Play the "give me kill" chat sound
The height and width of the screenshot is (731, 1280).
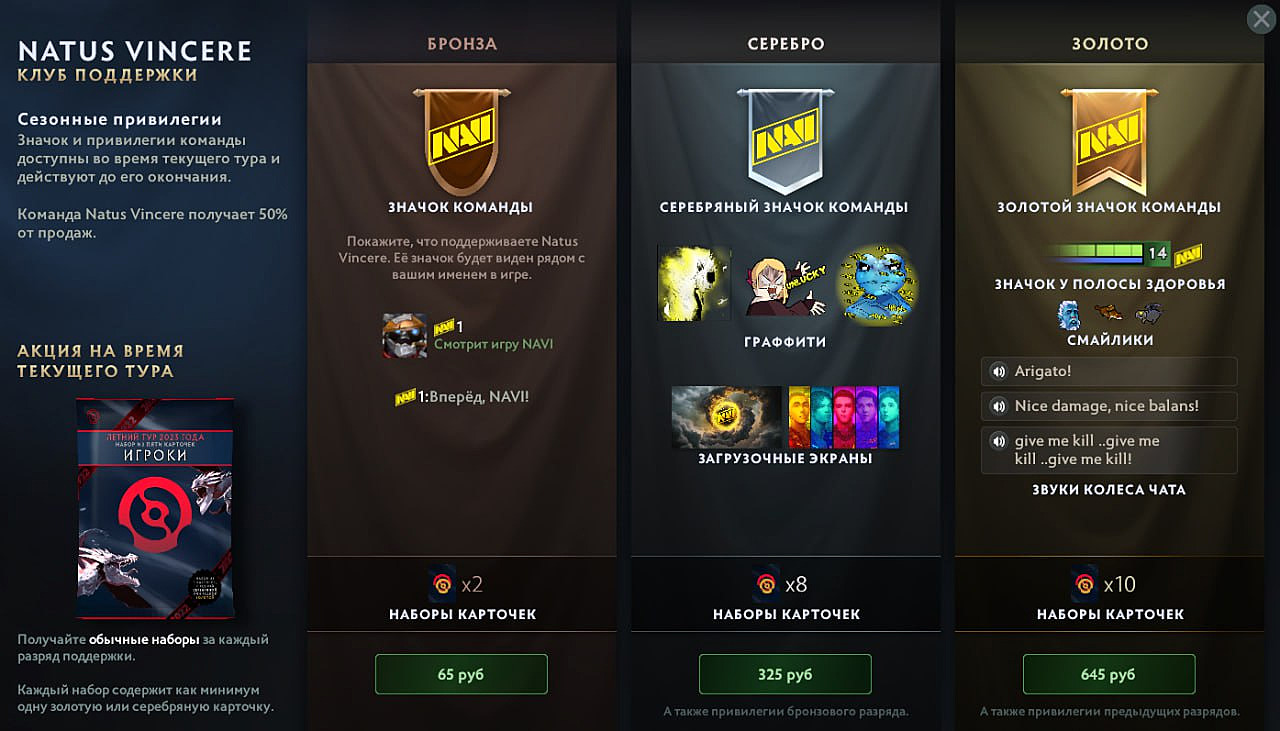997,441
